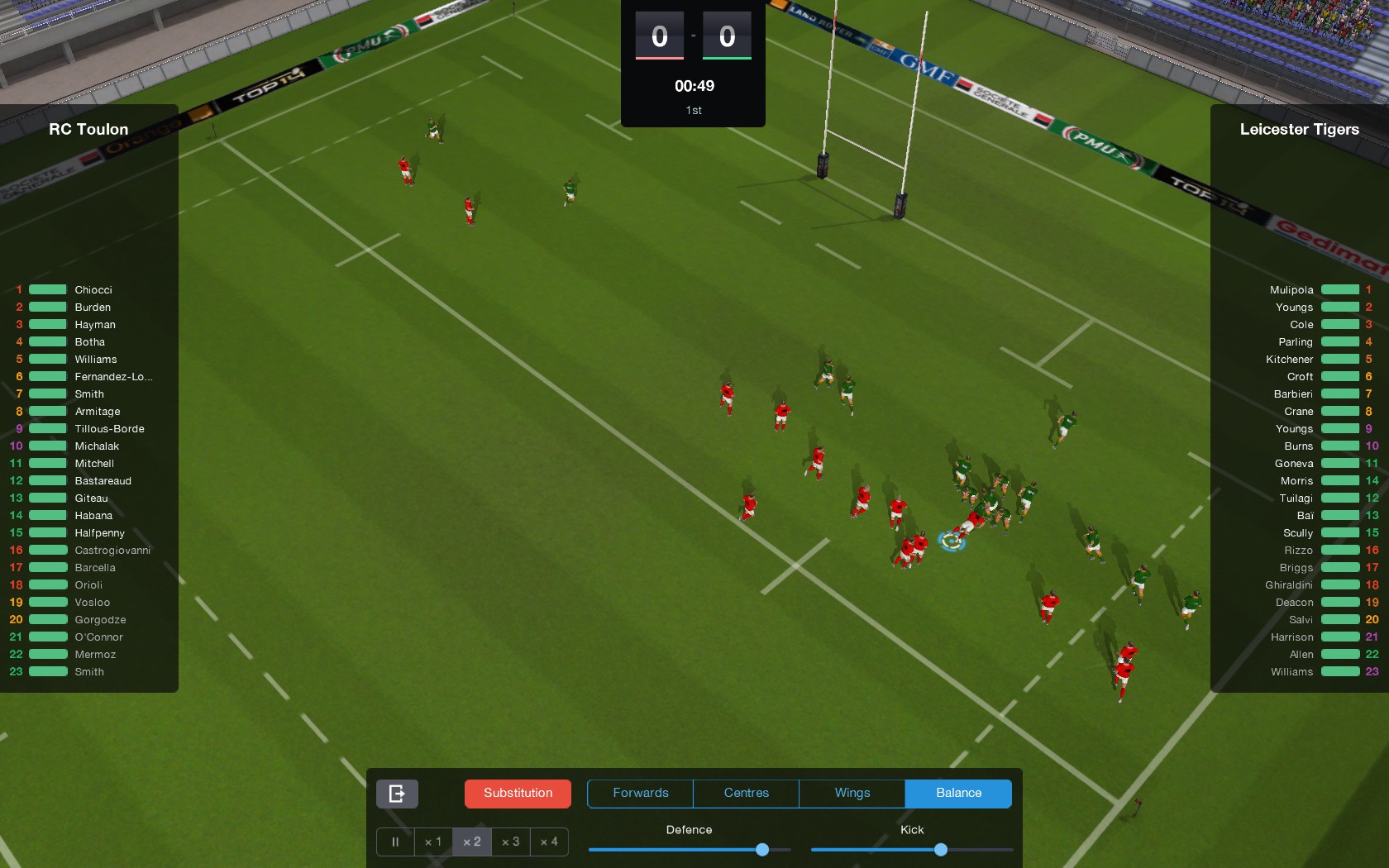This screenshot has width=1389, height=868.
Task: Adjust the Defence slider
Action: coord(761,849)
